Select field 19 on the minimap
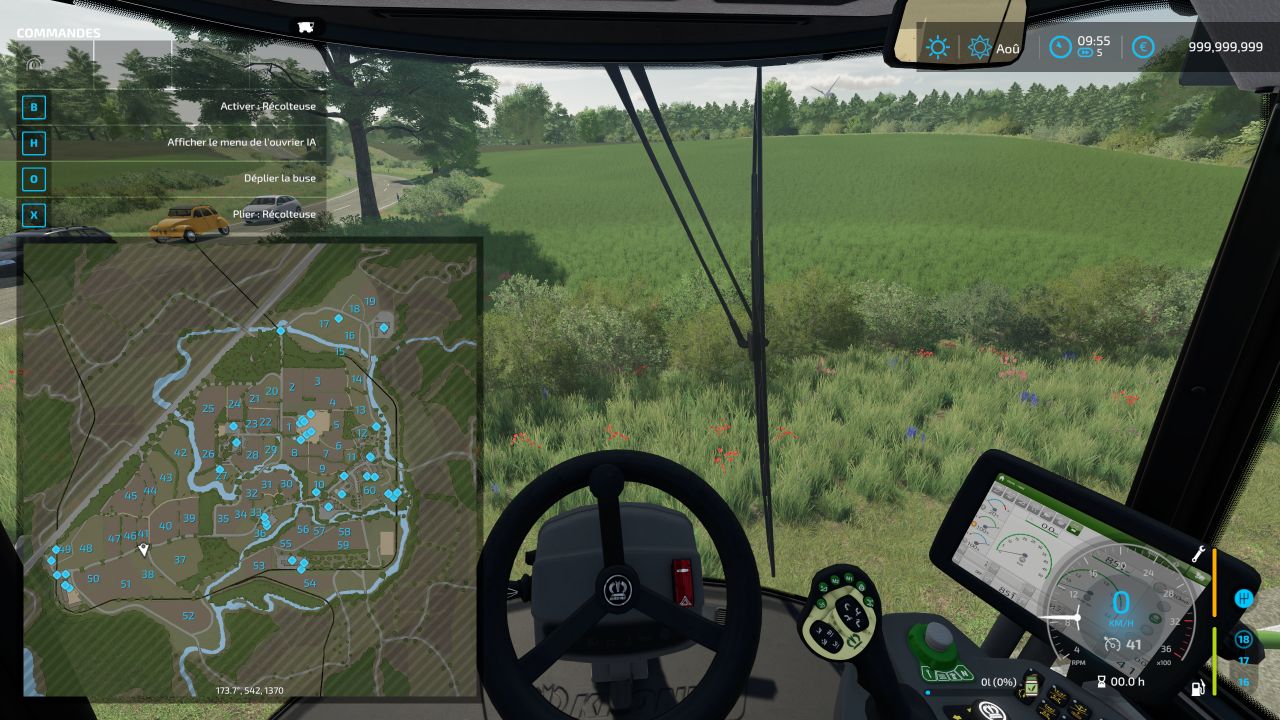 click(x=369, y=301)
